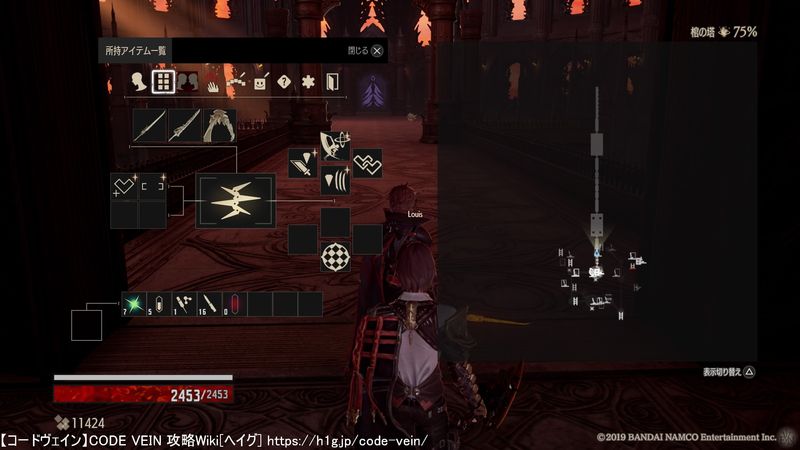
Task: Select the red capsule item slot
Action: (236, 303)
